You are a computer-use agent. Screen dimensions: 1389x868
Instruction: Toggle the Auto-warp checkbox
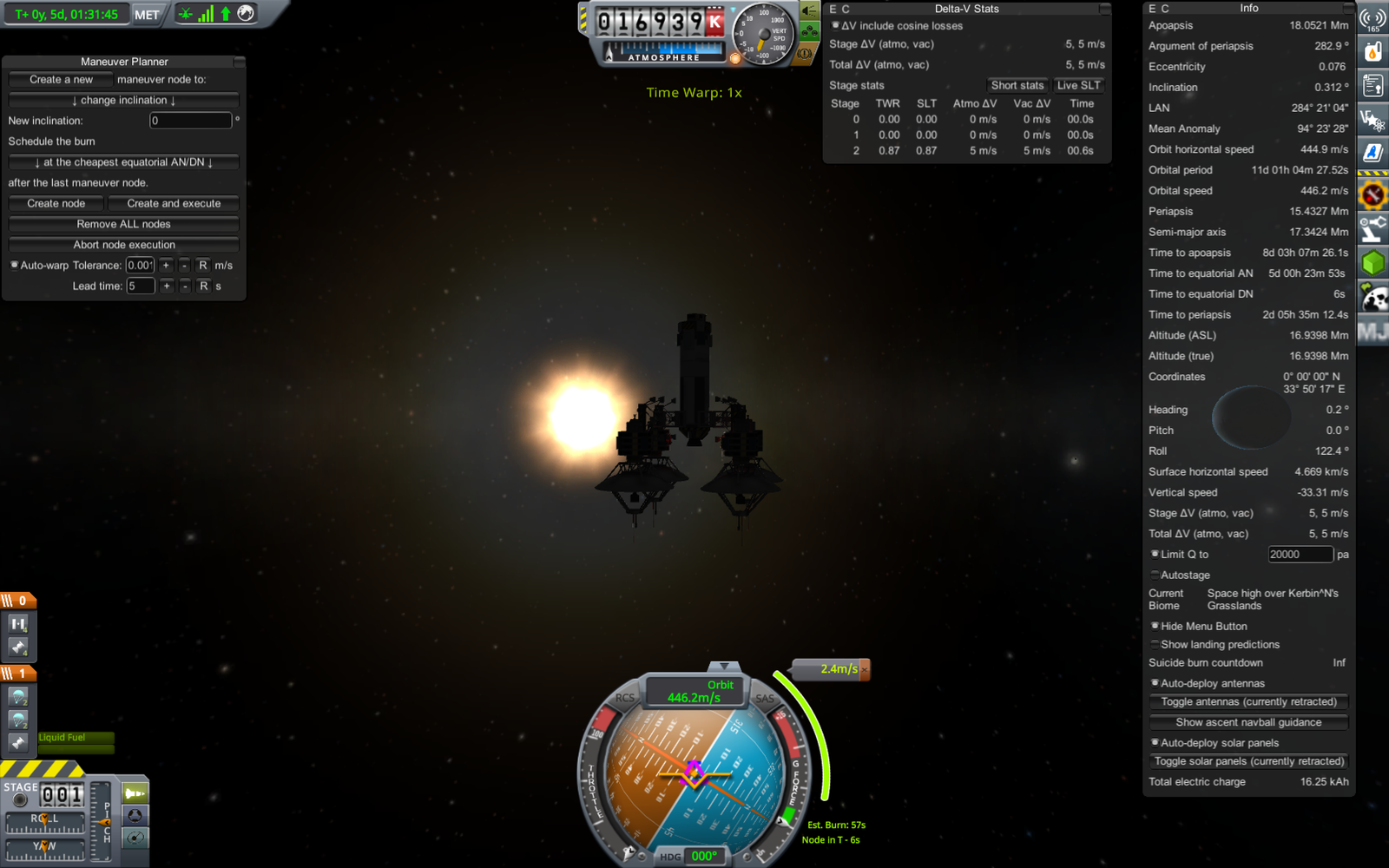click(x=15, y=265)
